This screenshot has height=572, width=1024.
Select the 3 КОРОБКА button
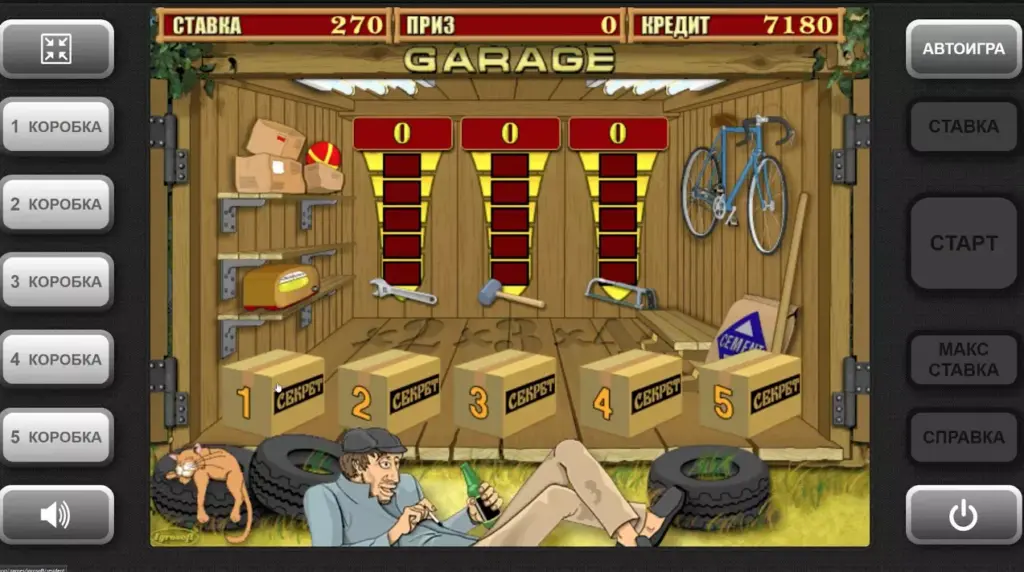tap(57, 282)
